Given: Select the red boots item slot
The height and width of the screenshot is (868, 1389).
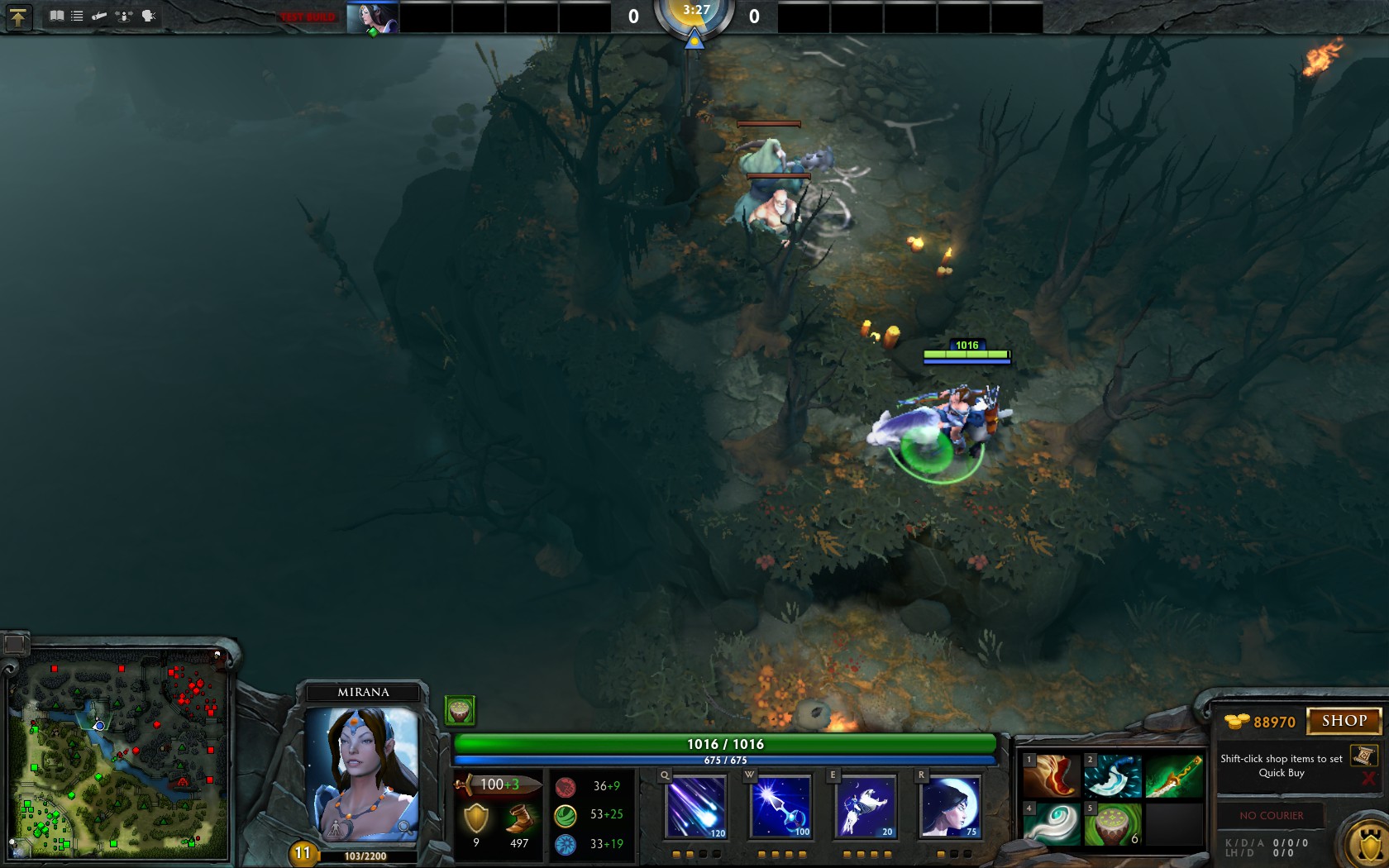Looking at the screenshot, I should coord(1052,776).
